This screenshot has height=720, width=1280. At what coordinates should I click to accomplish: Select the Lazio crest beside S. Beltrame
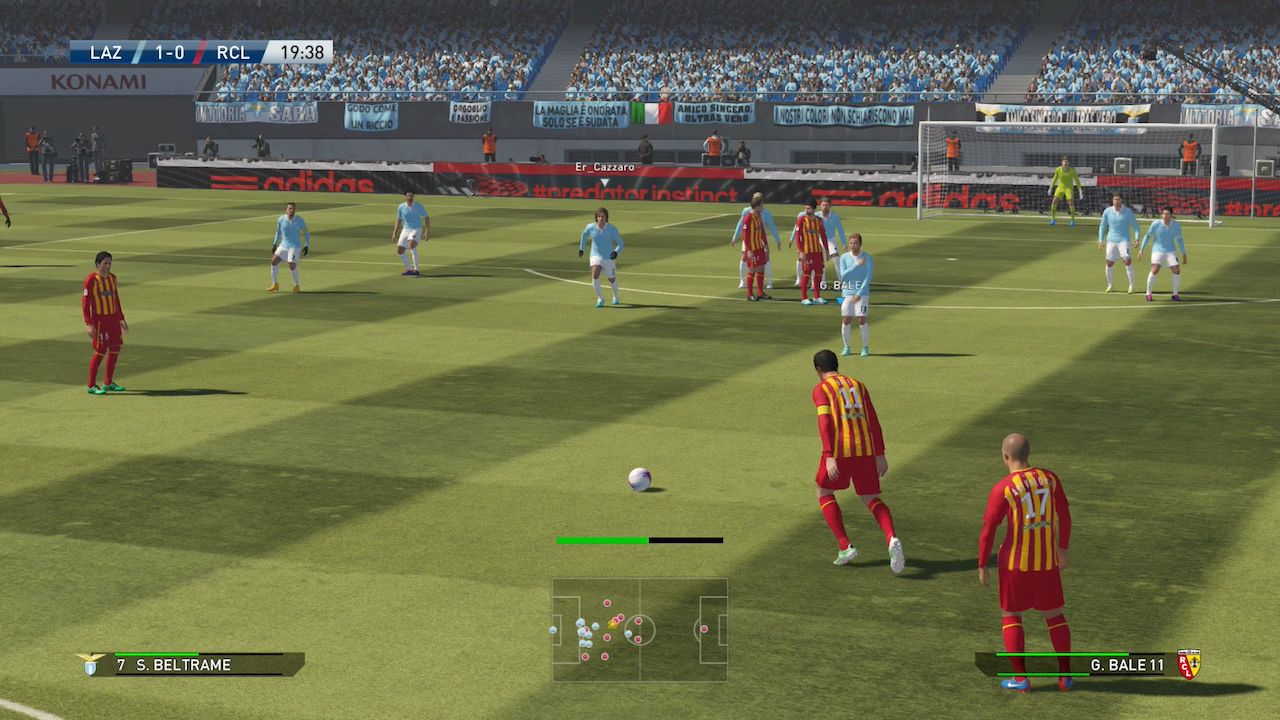pyautogui.click(x=91, y=664)
